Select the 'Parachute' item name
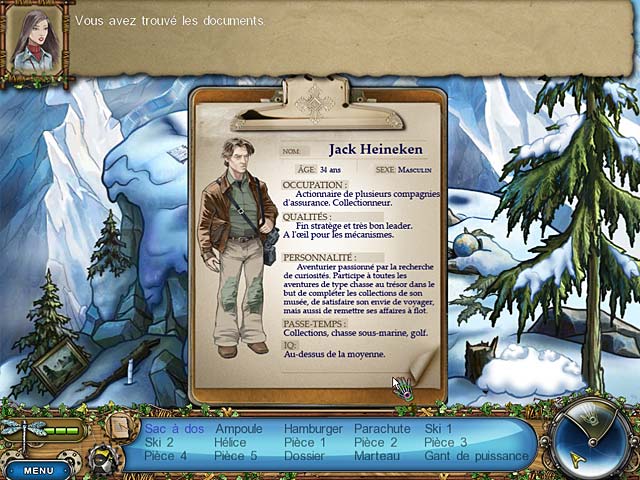 pyautogui.click(x=382, y=429)
